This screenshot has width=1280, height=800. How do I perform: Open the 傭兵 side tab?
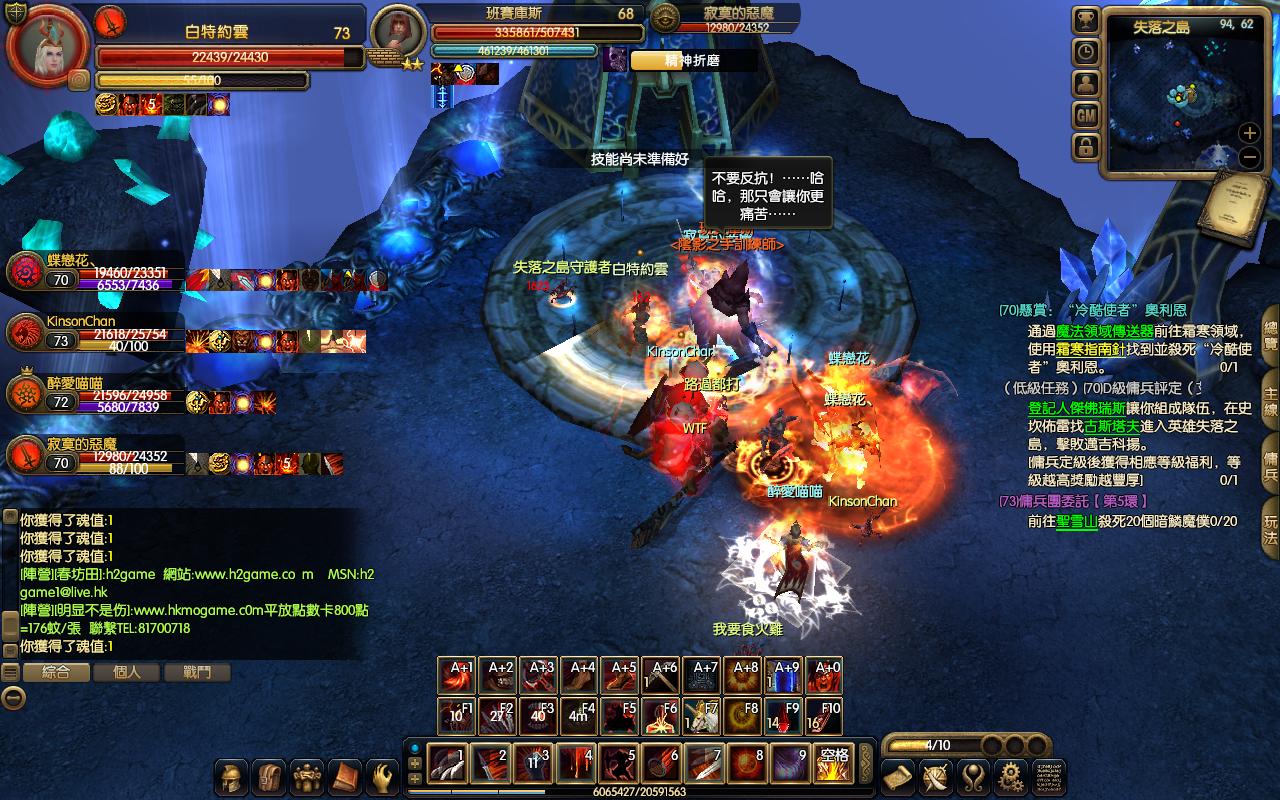(x=1270, y=460)
